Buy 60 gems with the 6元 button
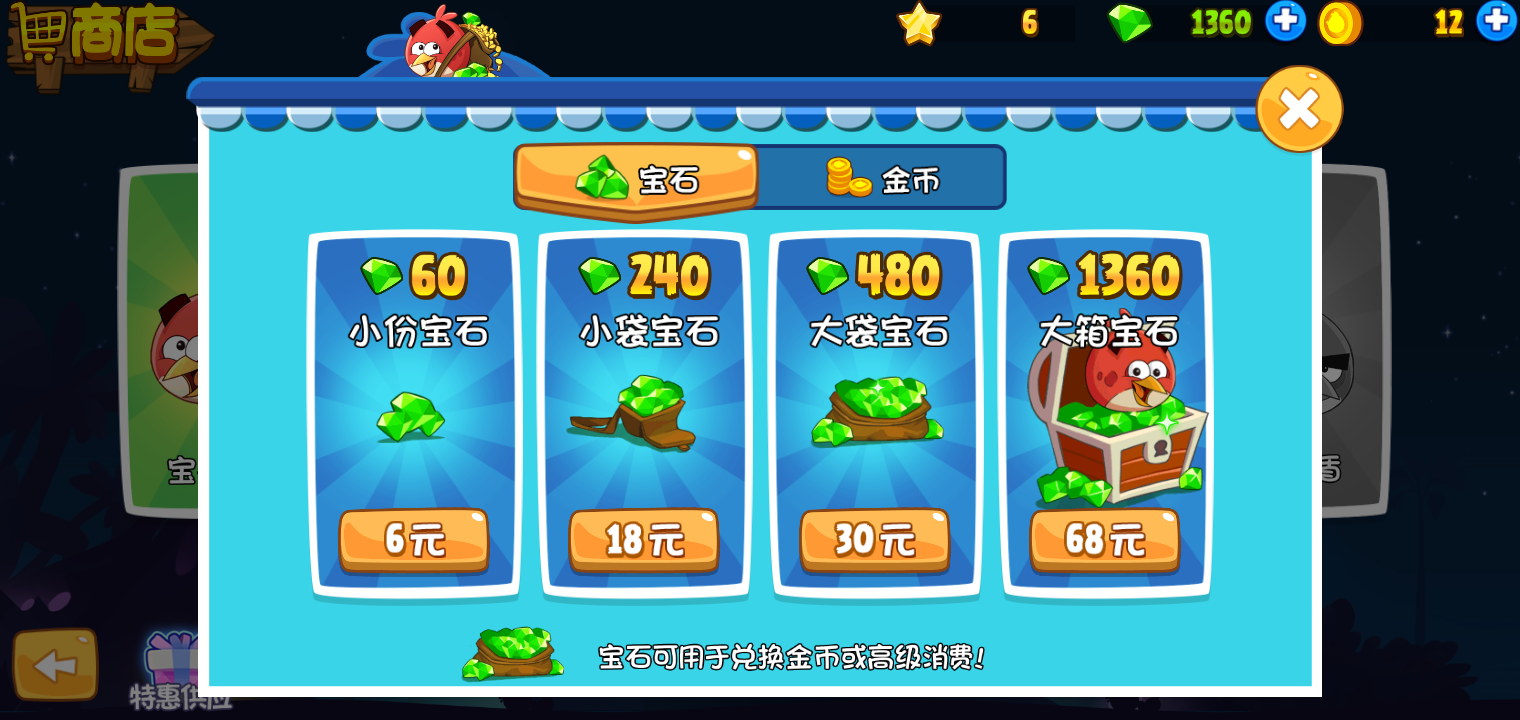The image size is (1520, 720). click(x=414, y=540)
